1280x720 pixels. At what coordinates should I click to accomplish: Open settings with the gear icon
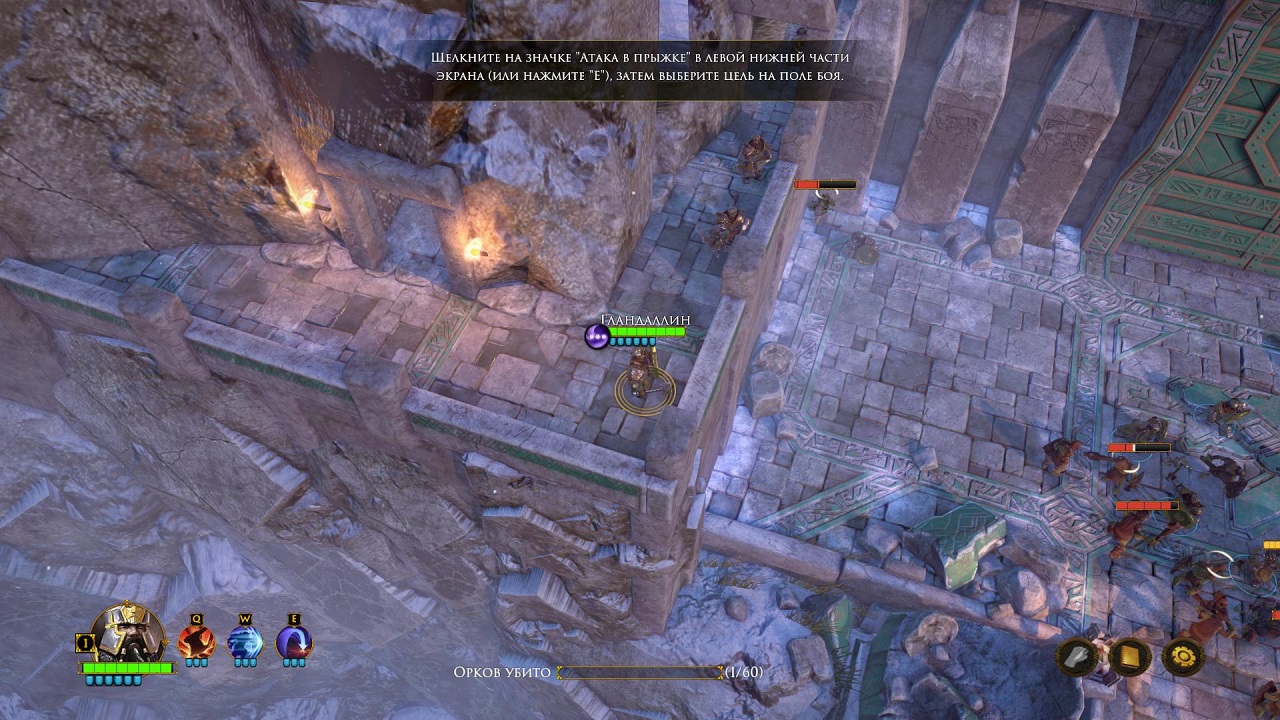[1182, 657]
